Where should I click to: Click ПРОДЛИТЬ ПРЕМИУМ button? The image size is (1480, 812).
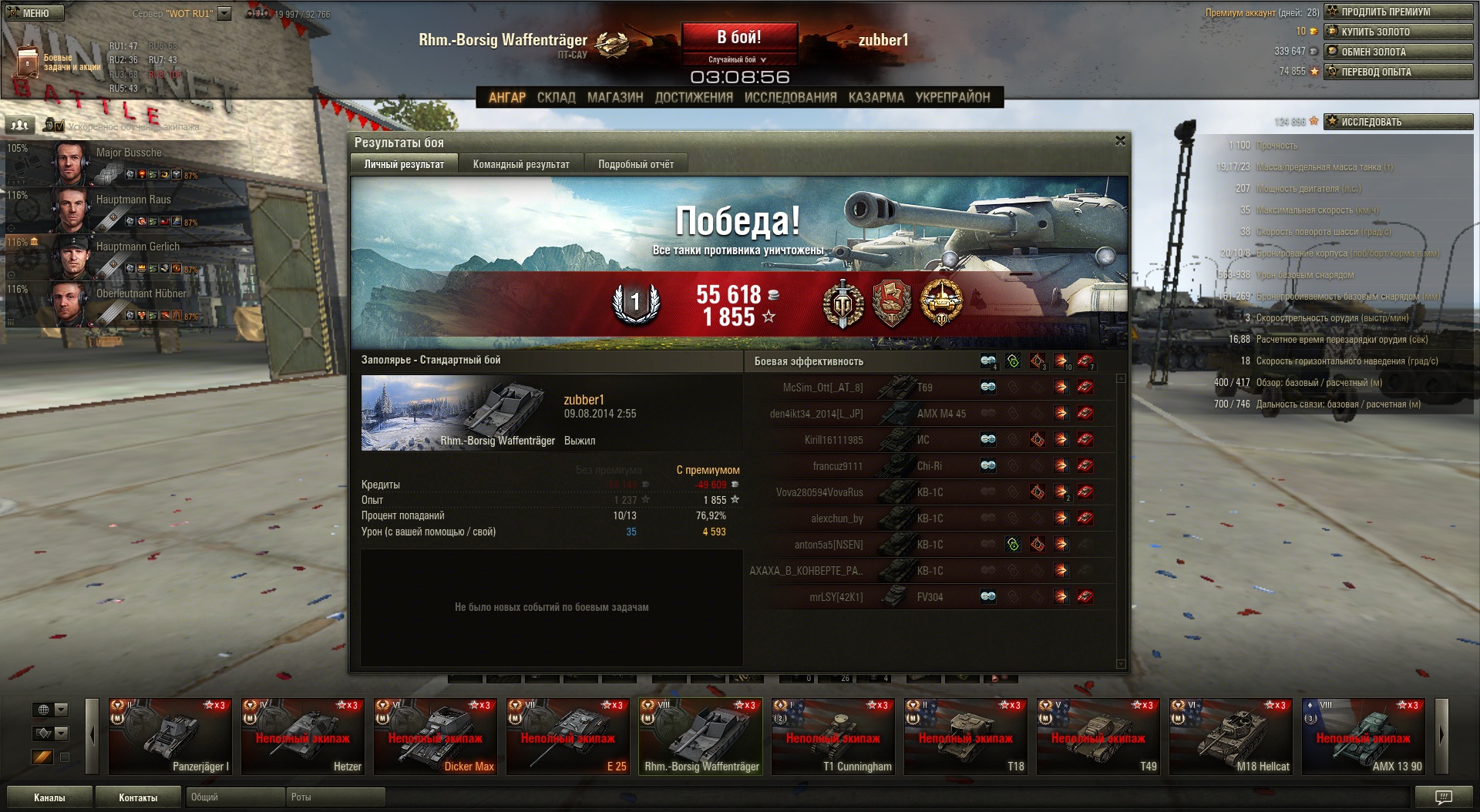[x=1398, y=12]
